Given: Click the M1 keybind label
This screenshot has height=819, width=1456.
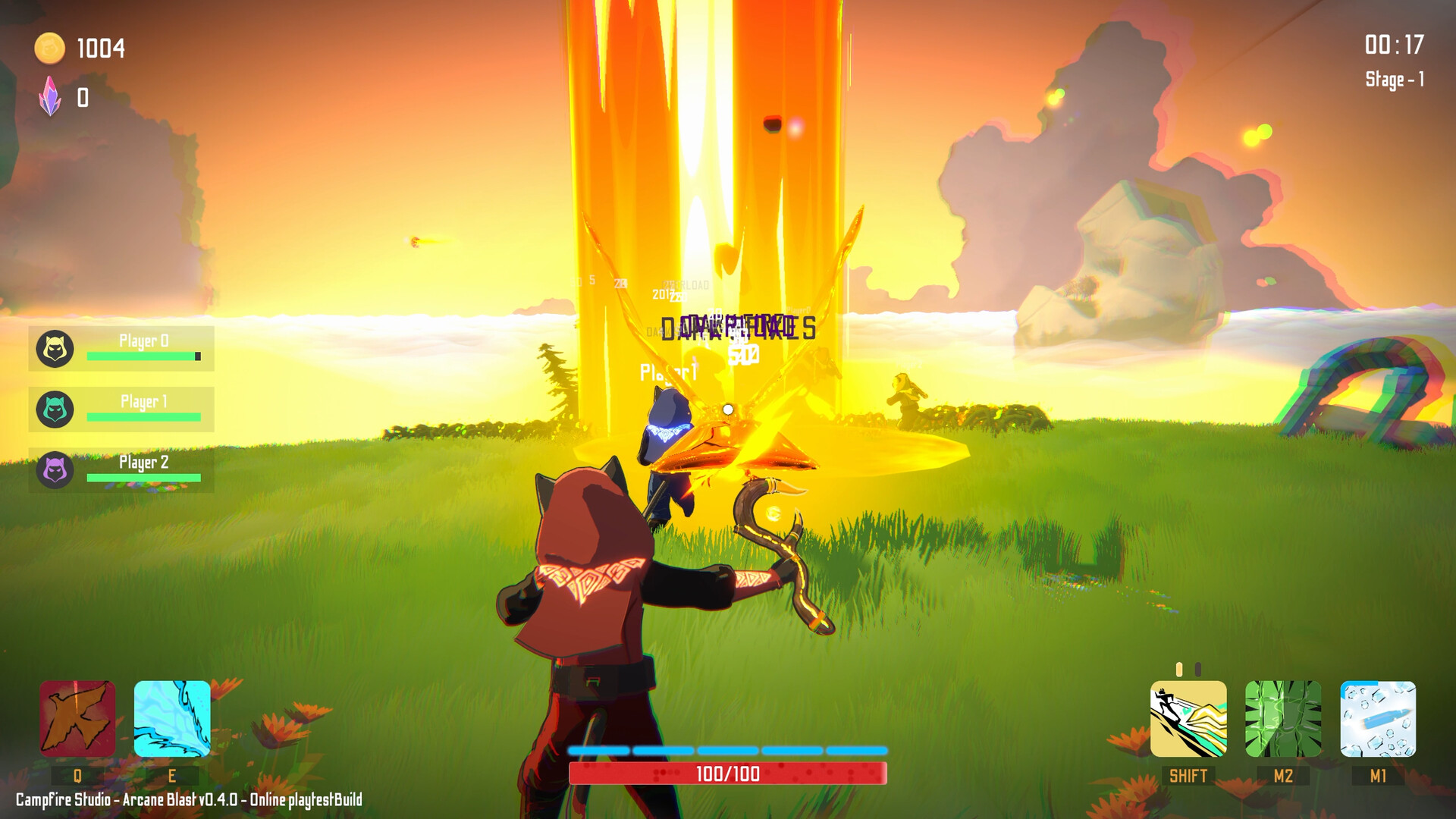Looking at the screenshot, I should pyautogui.click(x=1379, y=776).
